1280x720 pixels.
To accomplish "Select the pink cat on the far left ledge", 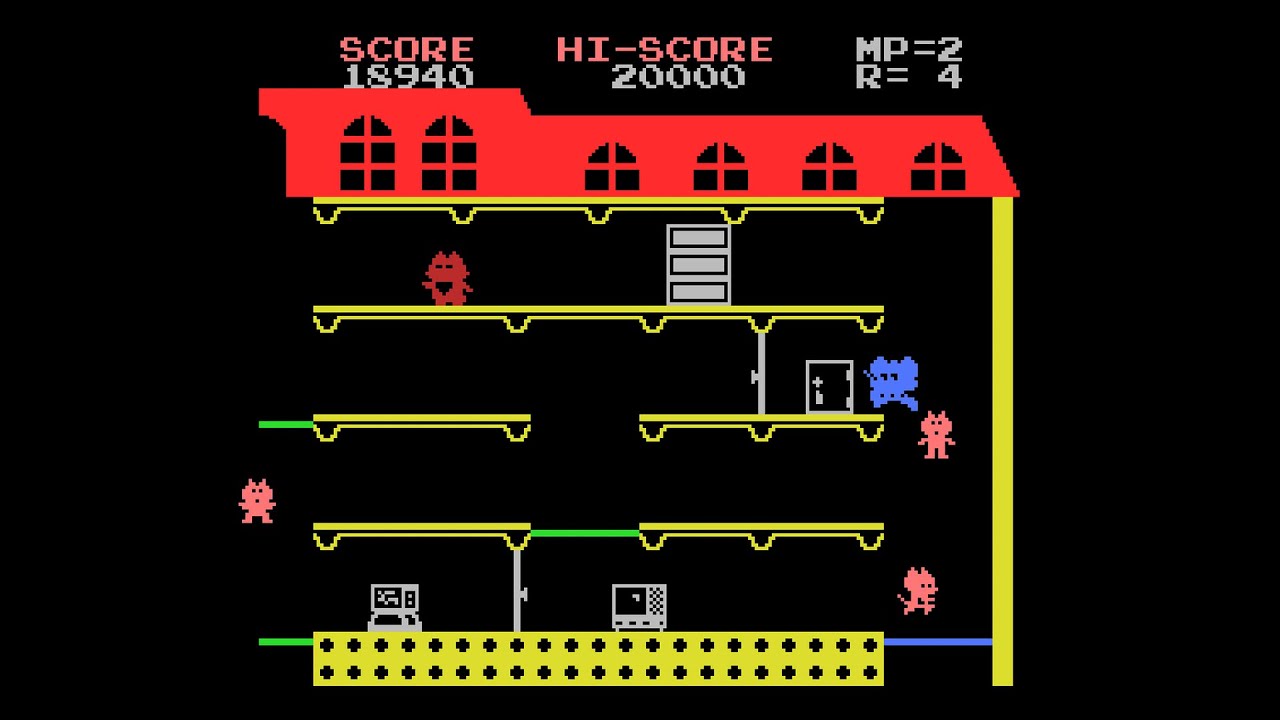I will pos(256,500).
